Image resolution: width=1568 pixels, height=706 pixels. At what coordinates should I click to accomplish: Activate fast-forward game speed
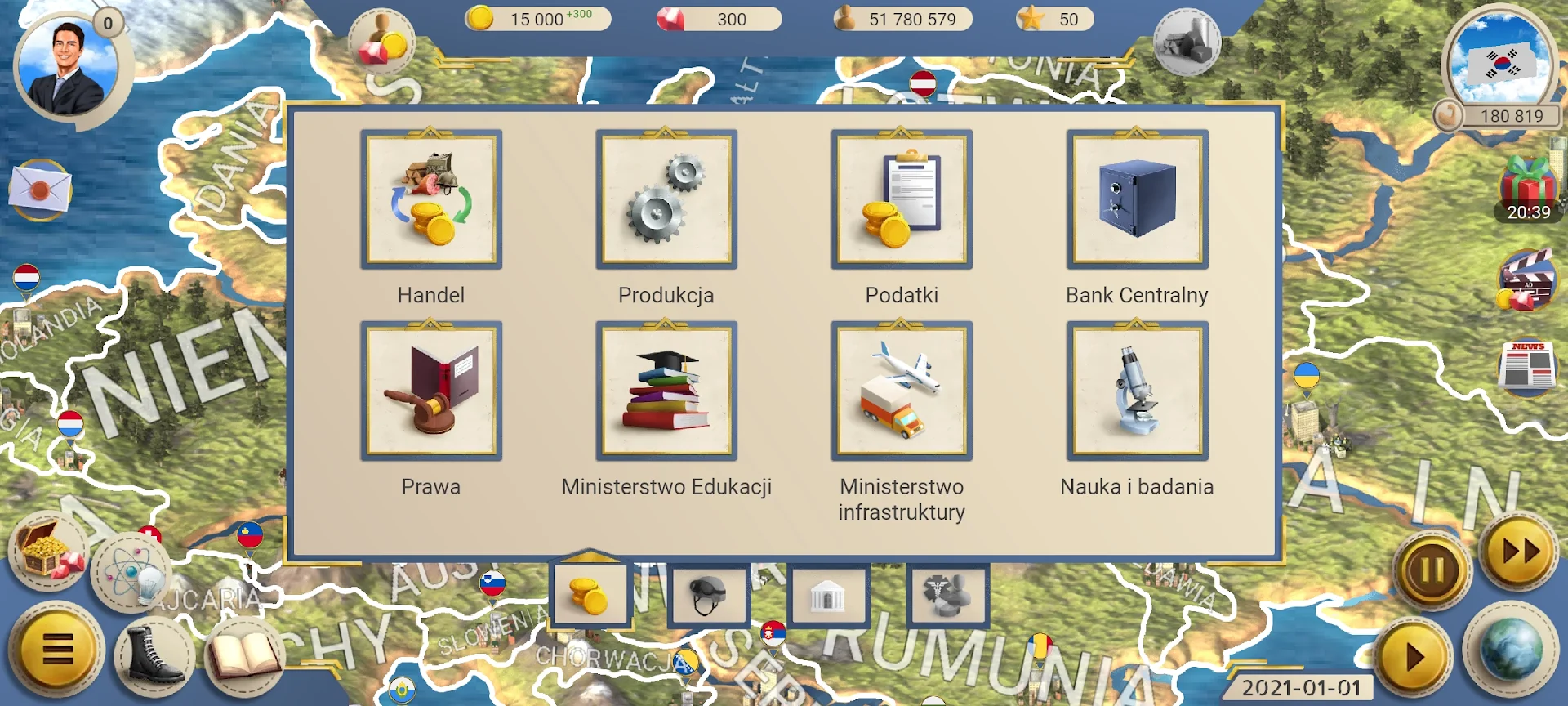(1520, 552)
